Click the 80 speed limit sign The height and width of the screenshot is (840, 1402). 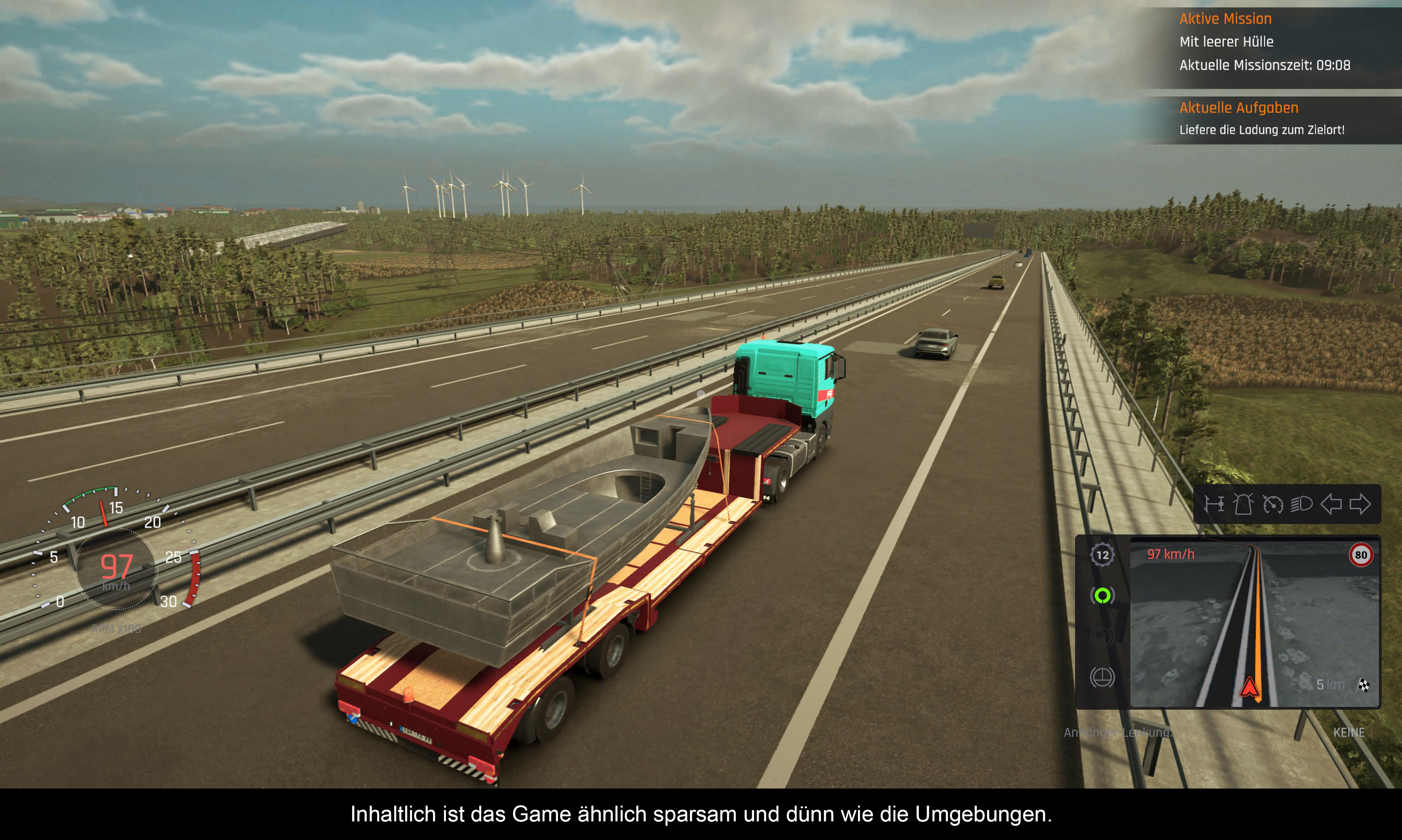click(x=1361, y=555)
